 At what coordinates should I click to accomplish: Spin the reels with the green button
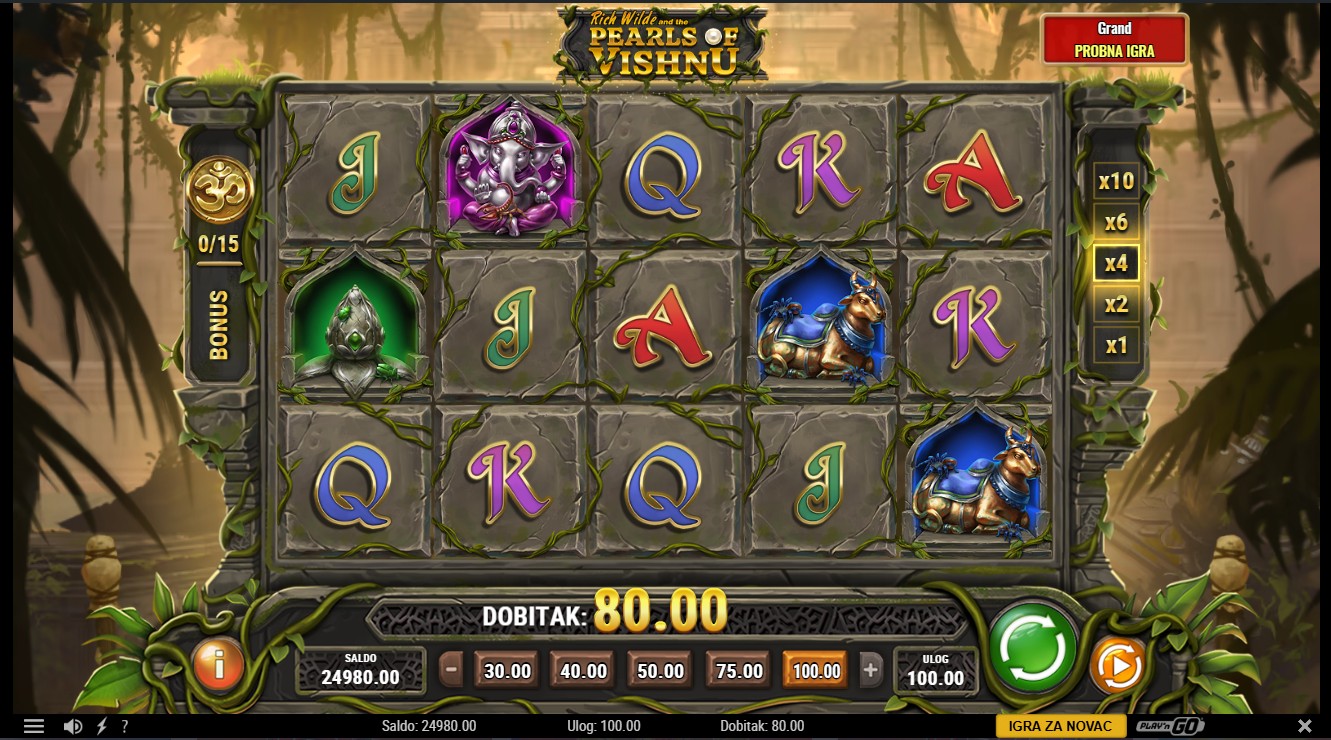pos(1033,647)
